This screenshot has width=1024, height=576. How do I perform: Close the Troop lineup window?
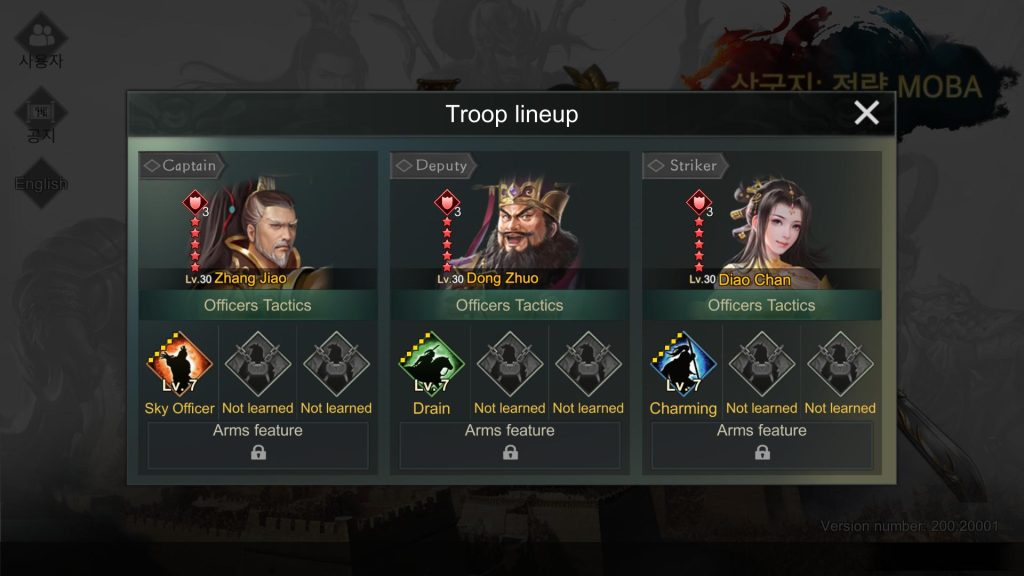866,113
